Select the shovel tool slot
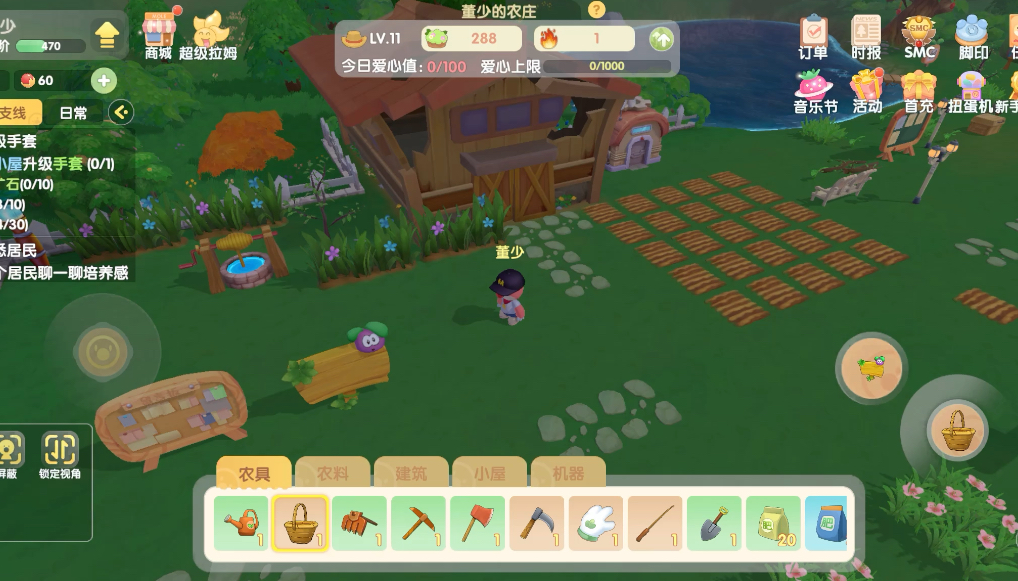 click(714, 522)
